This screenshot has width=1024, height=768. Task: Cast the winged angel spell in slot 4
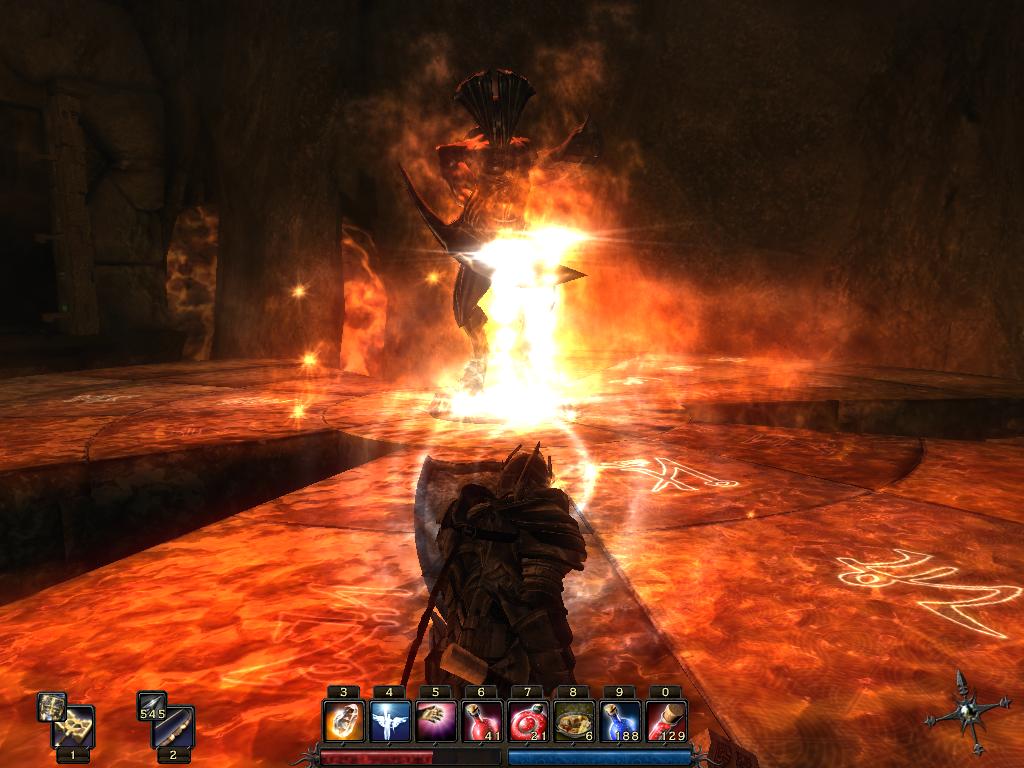389,721
